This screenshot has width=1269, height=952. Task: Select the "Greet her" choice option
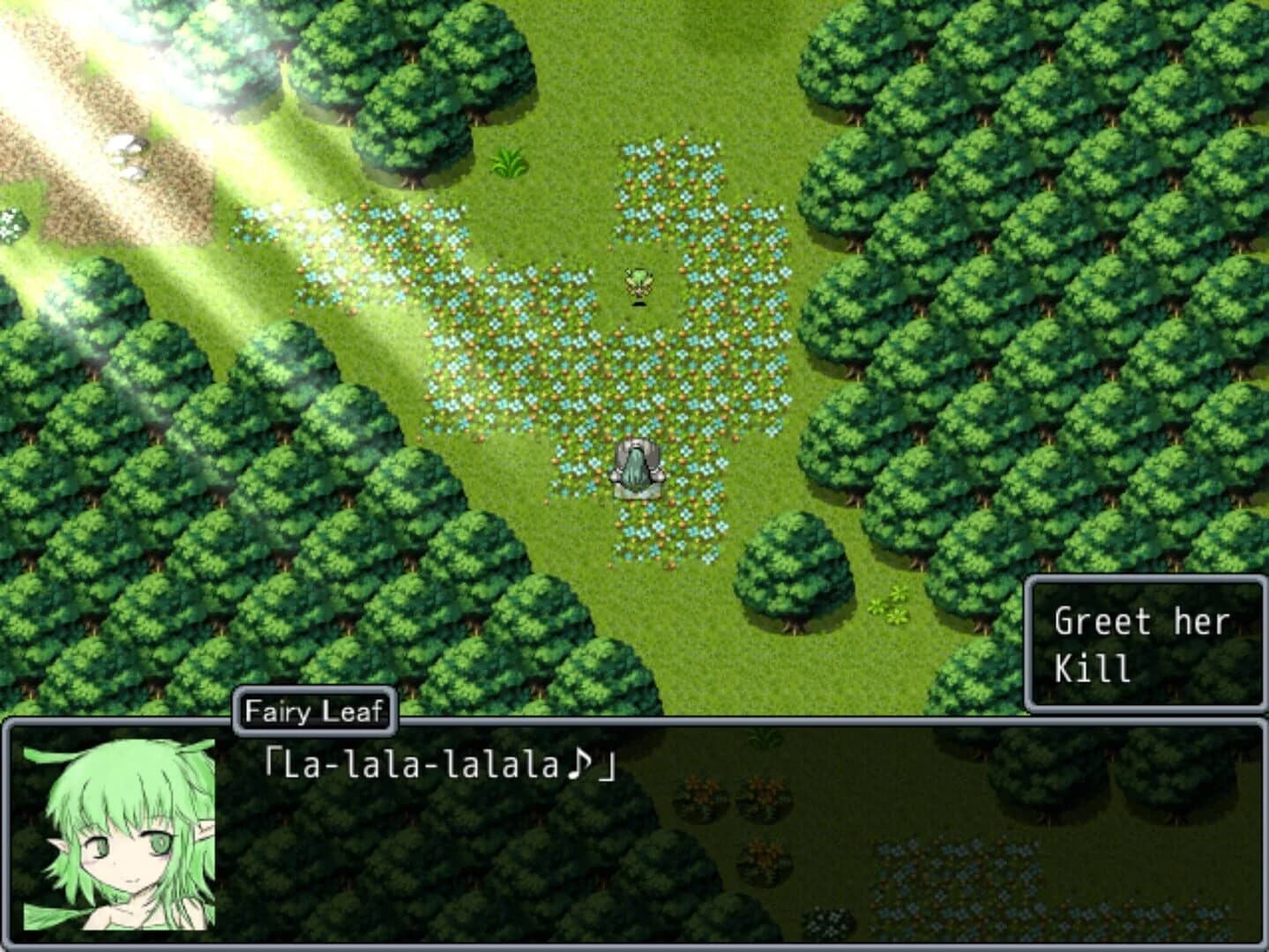[1142, 620]
